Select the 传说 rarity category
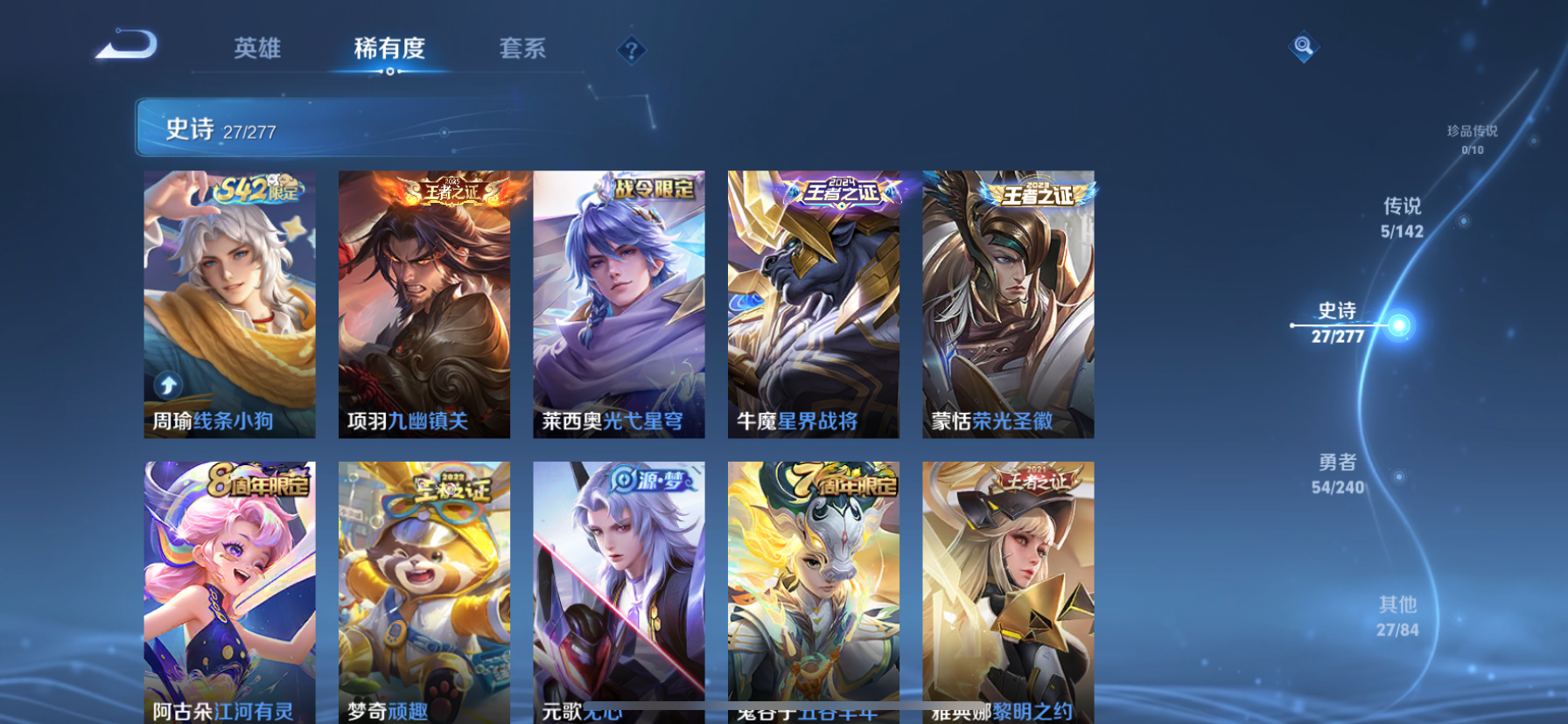1568x724 pixels. (1404, 218)
